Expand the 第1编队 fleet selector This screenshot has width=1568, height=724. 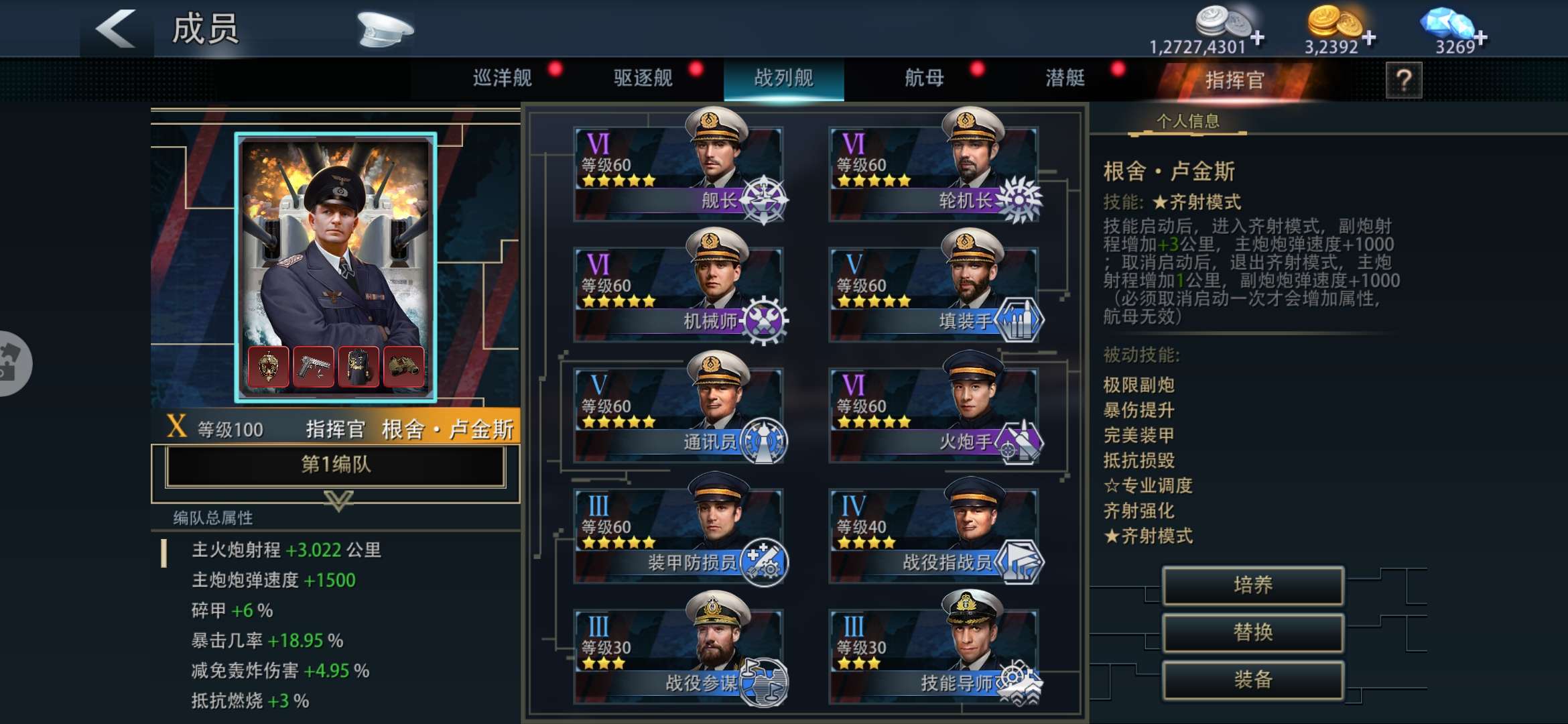(335, 465)
